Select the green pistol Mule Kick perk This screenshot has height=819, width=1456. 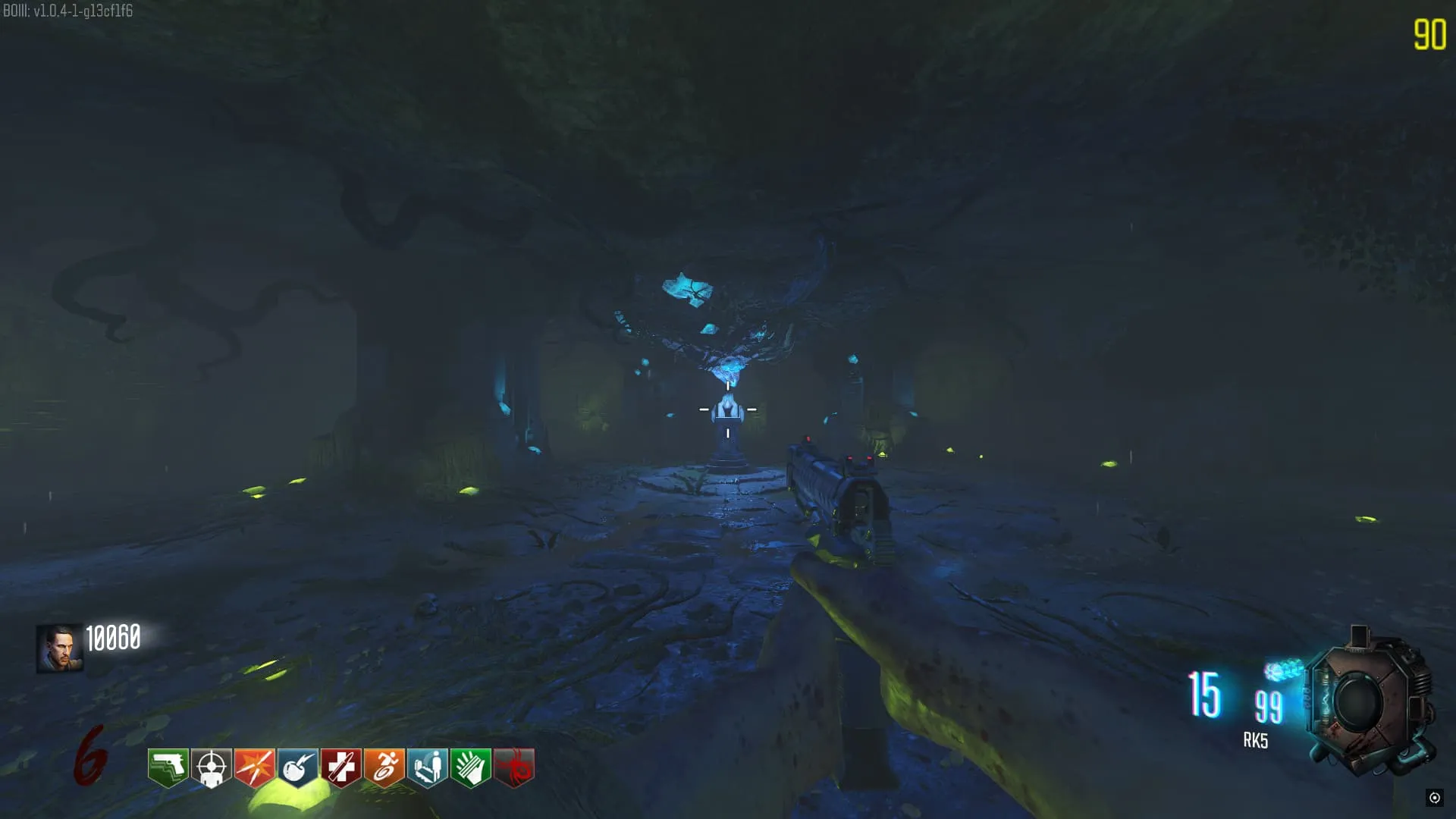(x=168, y=767)
